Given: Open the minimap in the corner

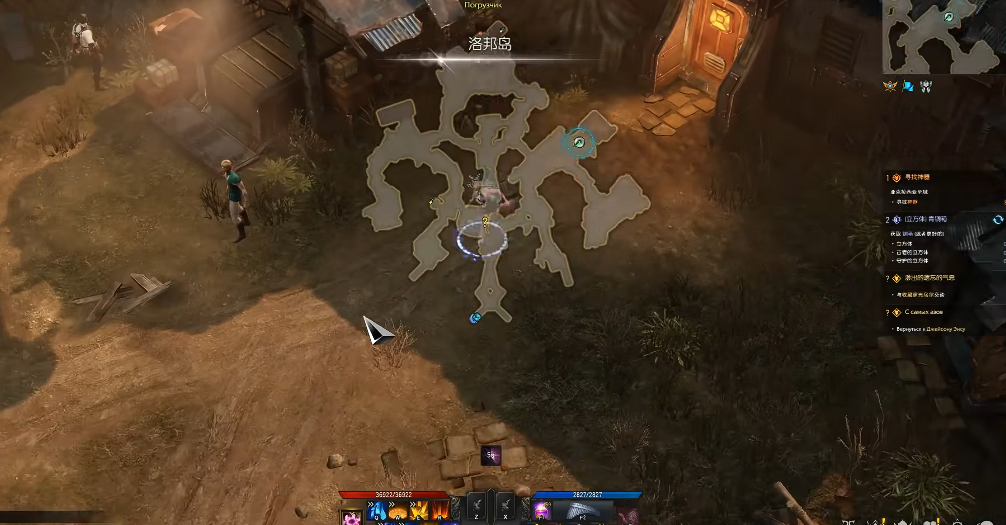Looking at the screenshot, I should point(941,36).
